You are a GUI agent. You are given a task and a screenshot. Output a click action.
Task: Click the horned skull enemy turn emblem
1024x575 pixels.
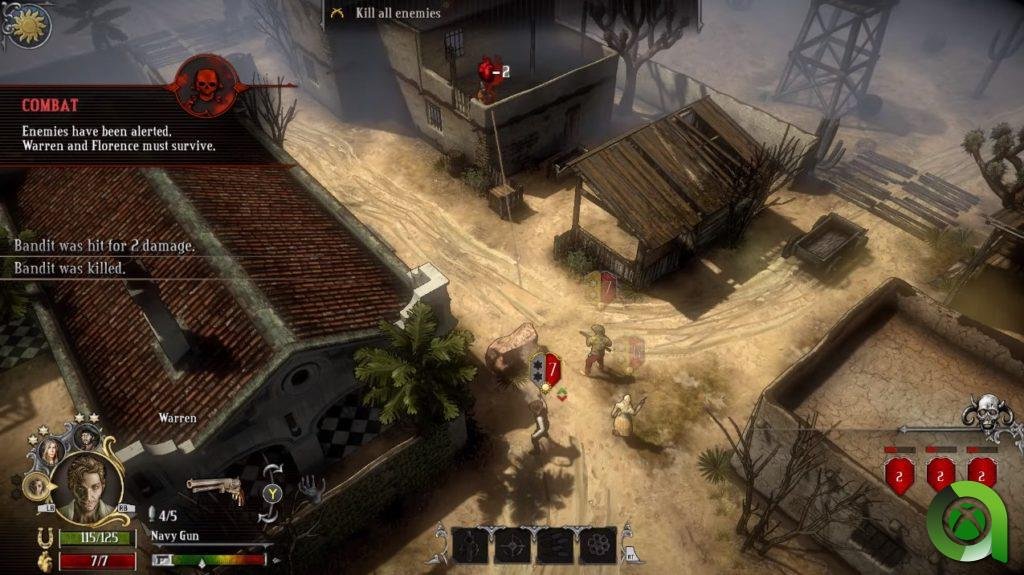tap(988, 415)
